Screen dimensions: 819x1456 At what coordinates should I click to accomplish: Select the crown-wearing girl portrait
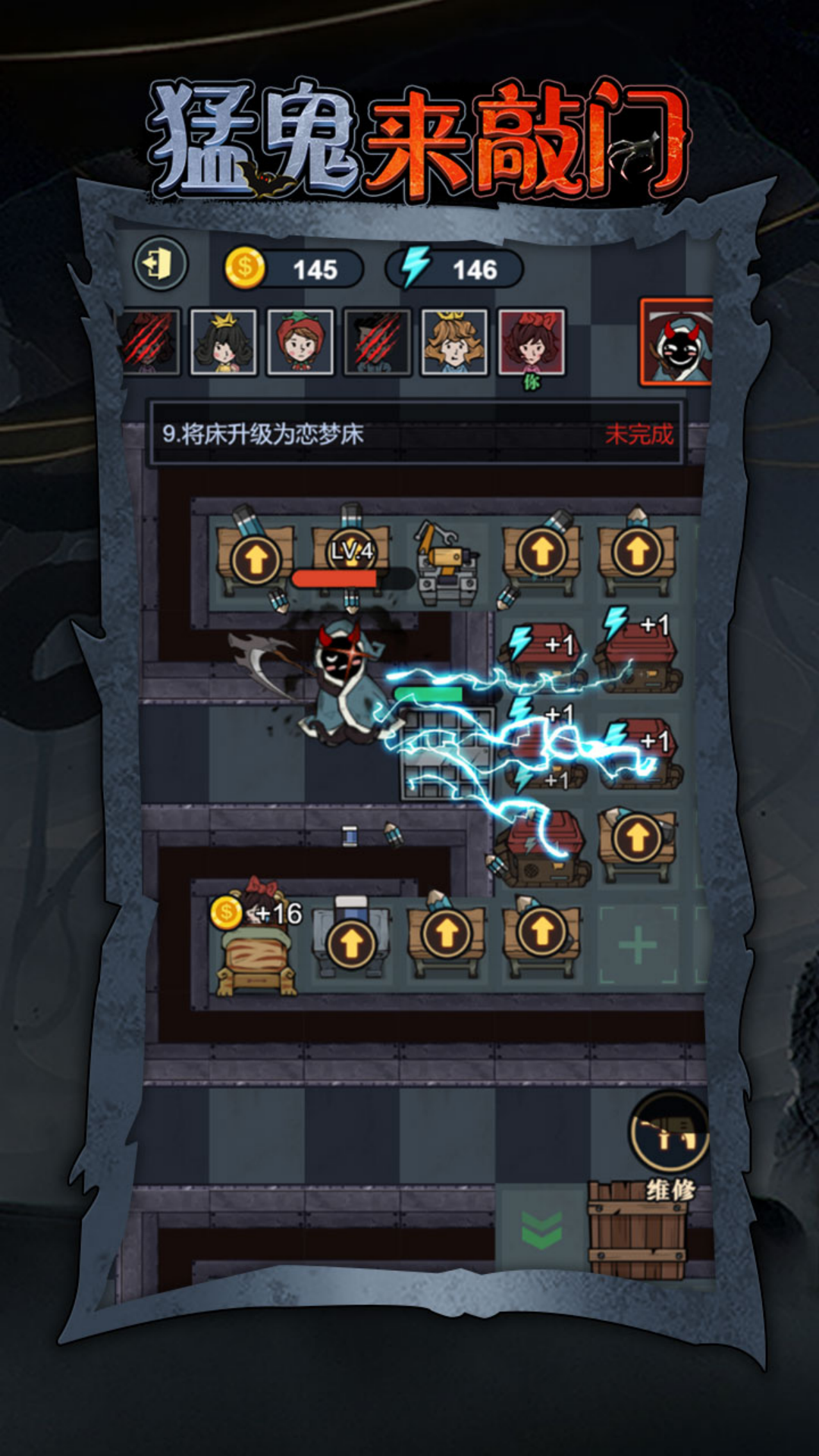coord(223,342)
